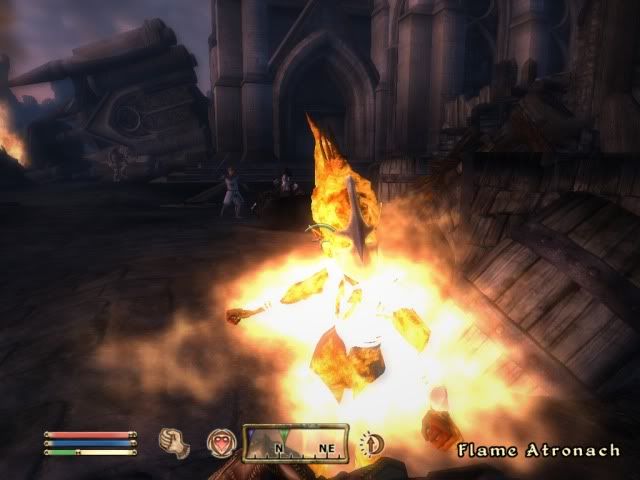This screenshot has width=640, height=480.
Task: Click the heart spell icon
Action: coord(220,442)
